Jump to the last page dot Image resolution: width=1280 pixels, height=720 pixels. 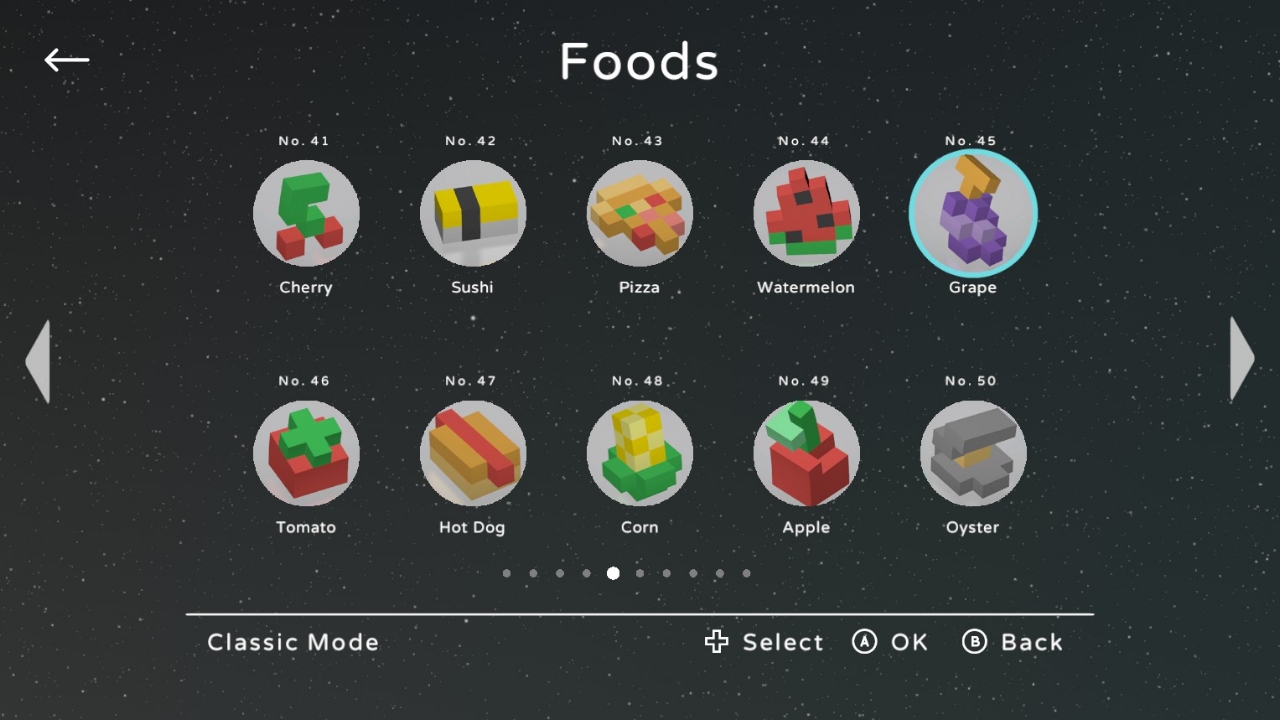pos(746,573)
